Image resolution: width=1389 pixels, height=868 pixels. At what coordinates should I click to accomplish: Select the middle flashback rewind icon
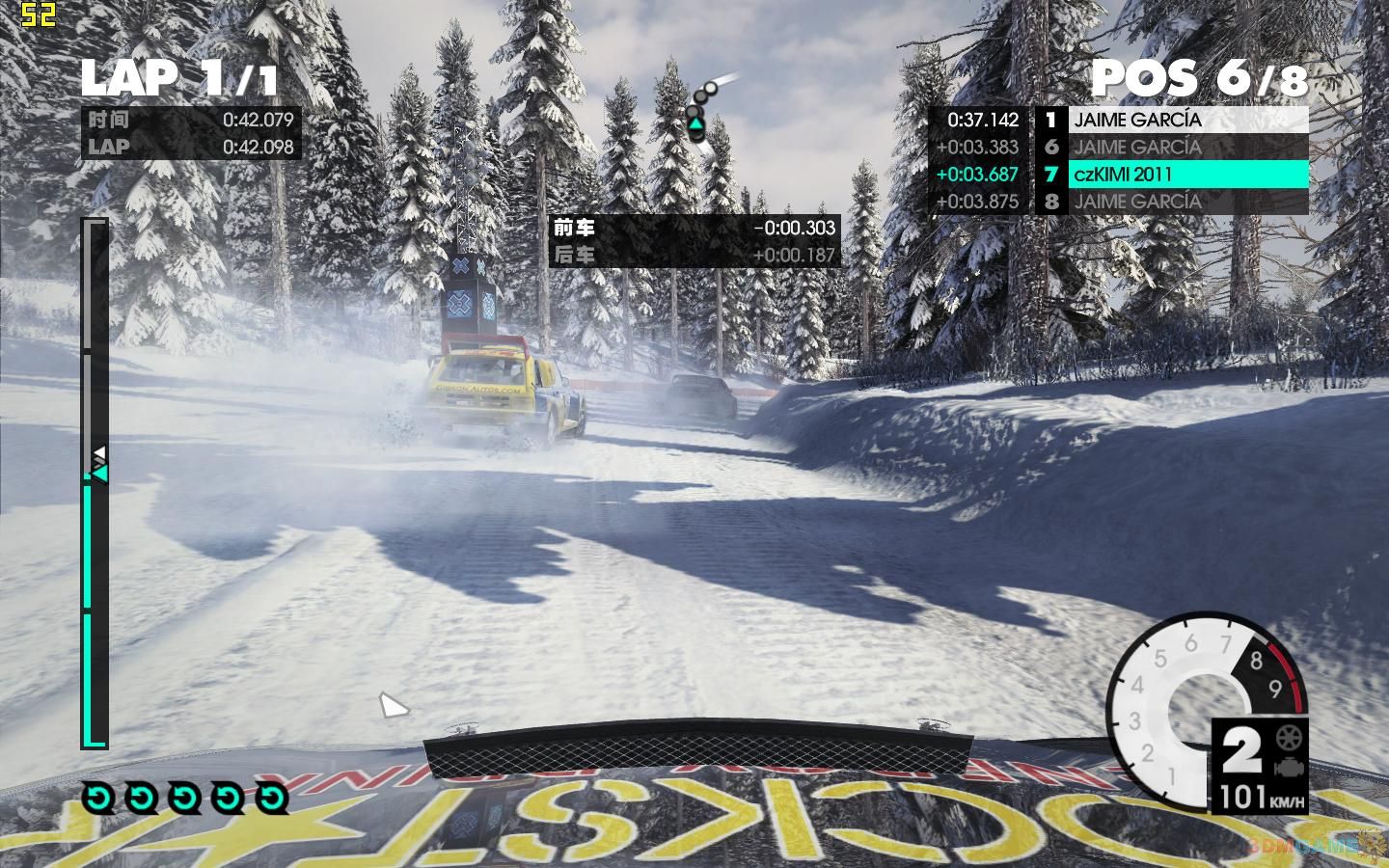click(183, 798)
